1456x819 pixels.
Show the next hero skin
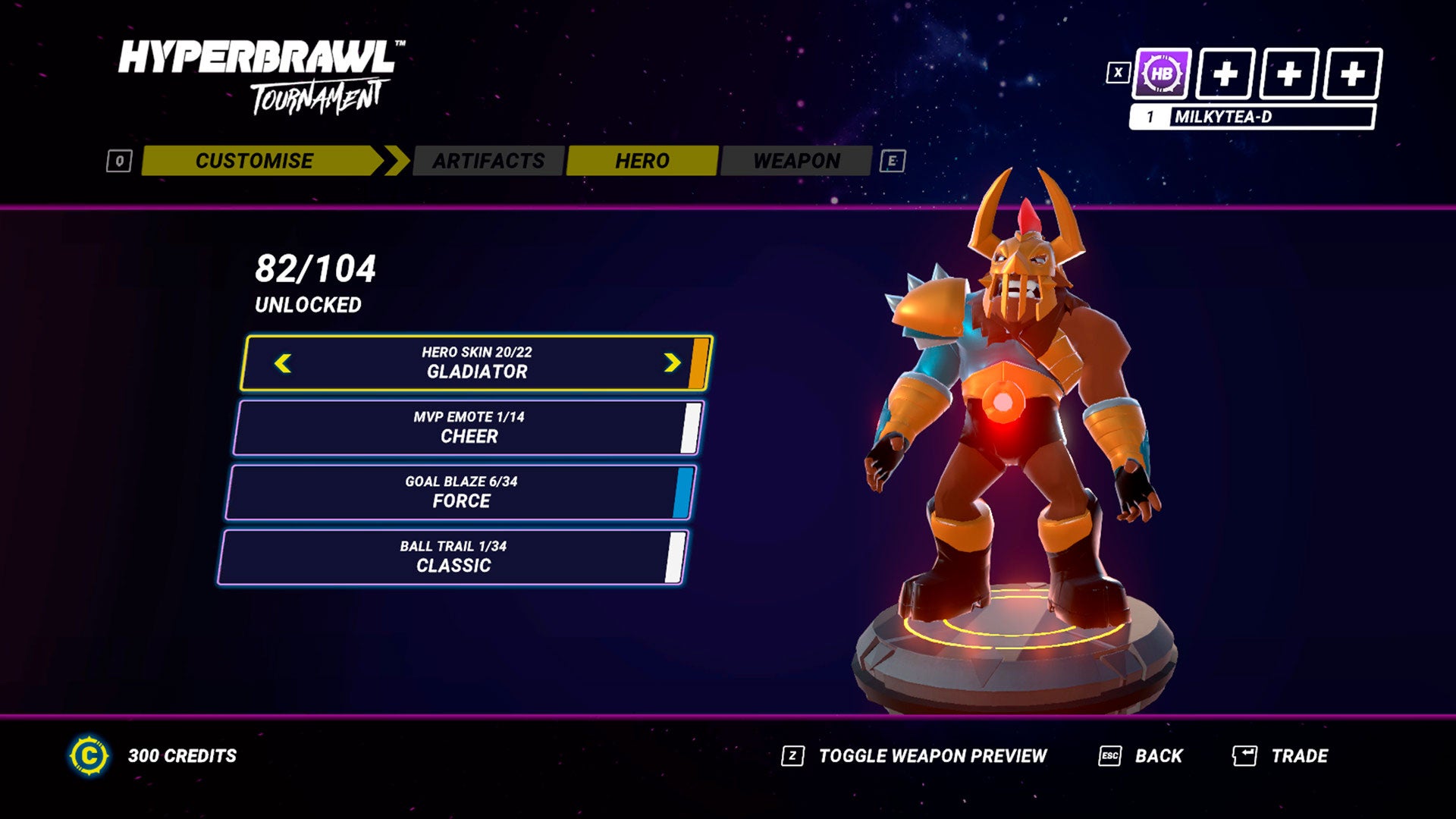(672, 363)
